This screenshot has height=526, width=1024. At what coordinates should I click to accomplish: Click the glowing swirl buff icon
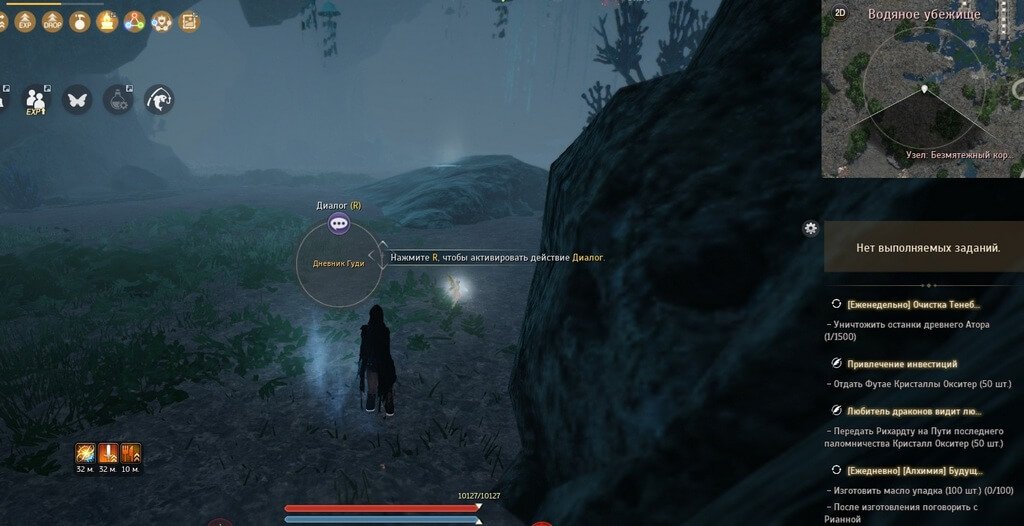[84, 454]
